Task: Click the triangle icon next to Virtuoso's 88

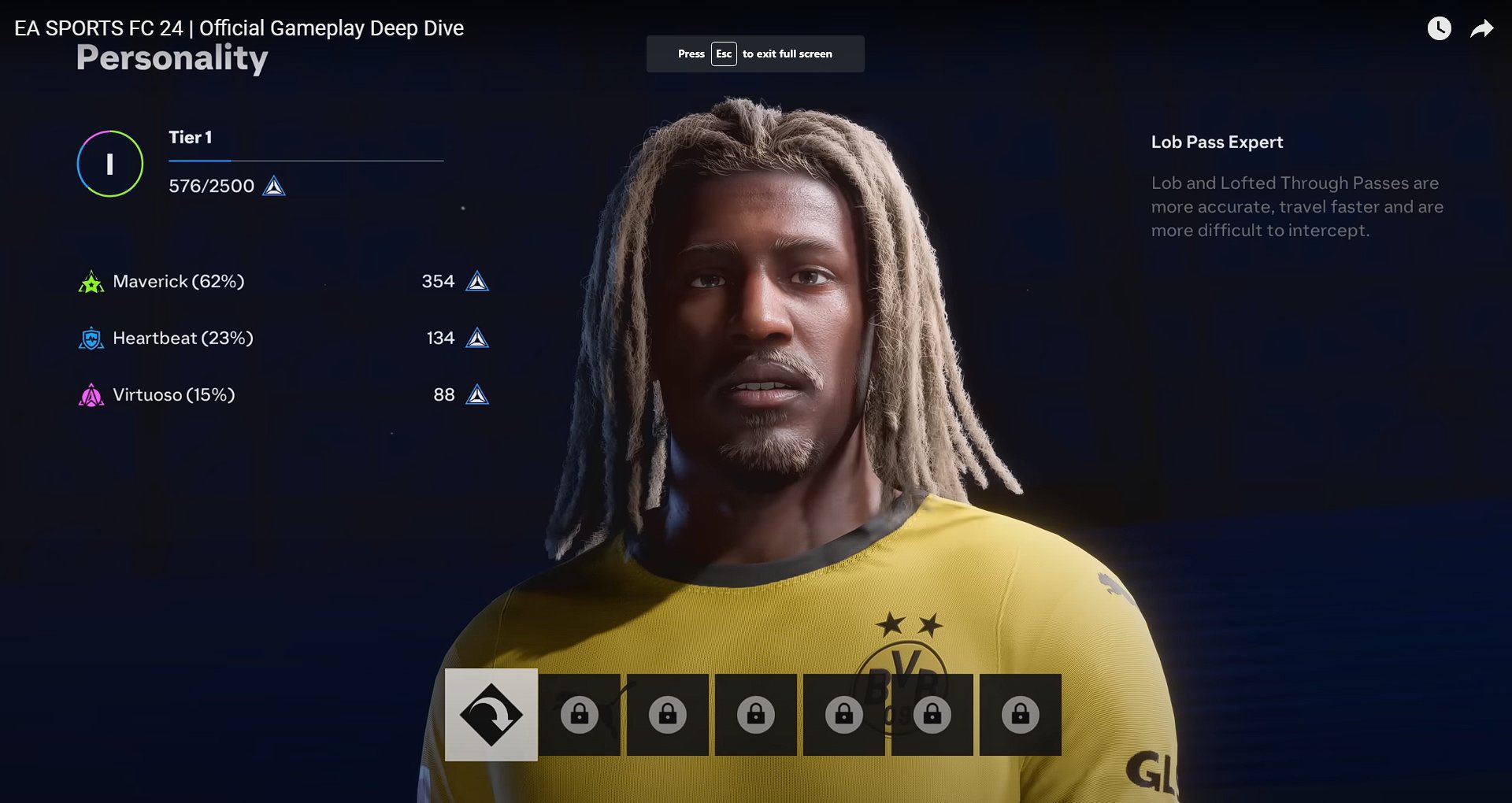Action: click(479, 395)
